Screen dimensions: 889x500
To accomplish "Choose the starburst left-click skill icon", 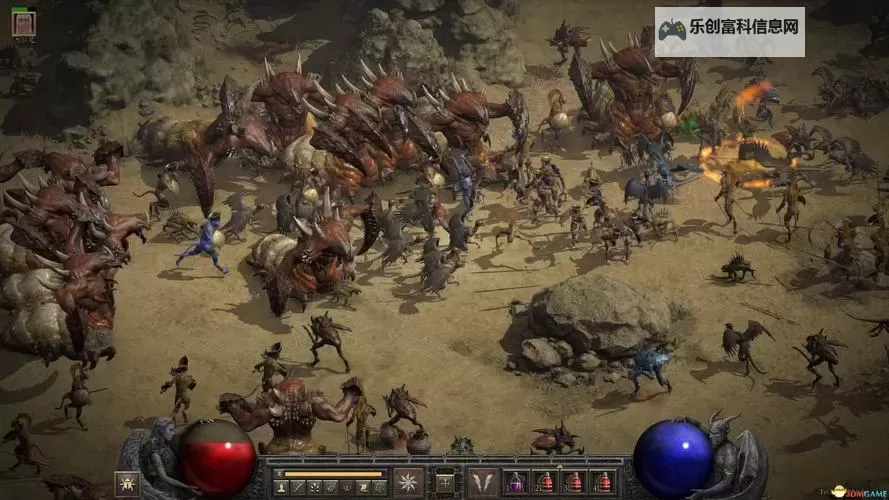I will point(408,482).
